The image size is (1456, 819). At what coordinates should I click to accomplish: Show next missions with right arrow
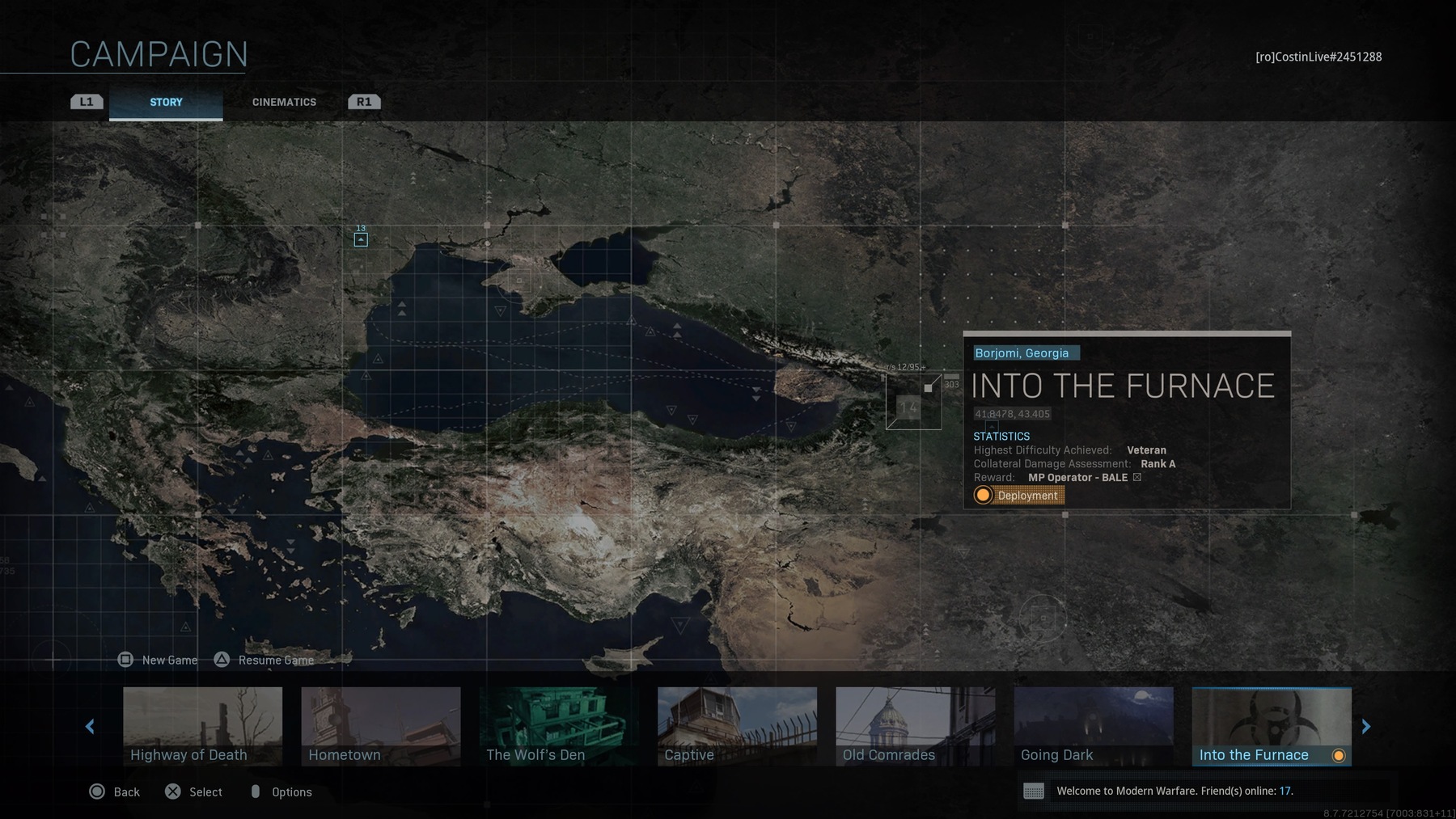1366,727
